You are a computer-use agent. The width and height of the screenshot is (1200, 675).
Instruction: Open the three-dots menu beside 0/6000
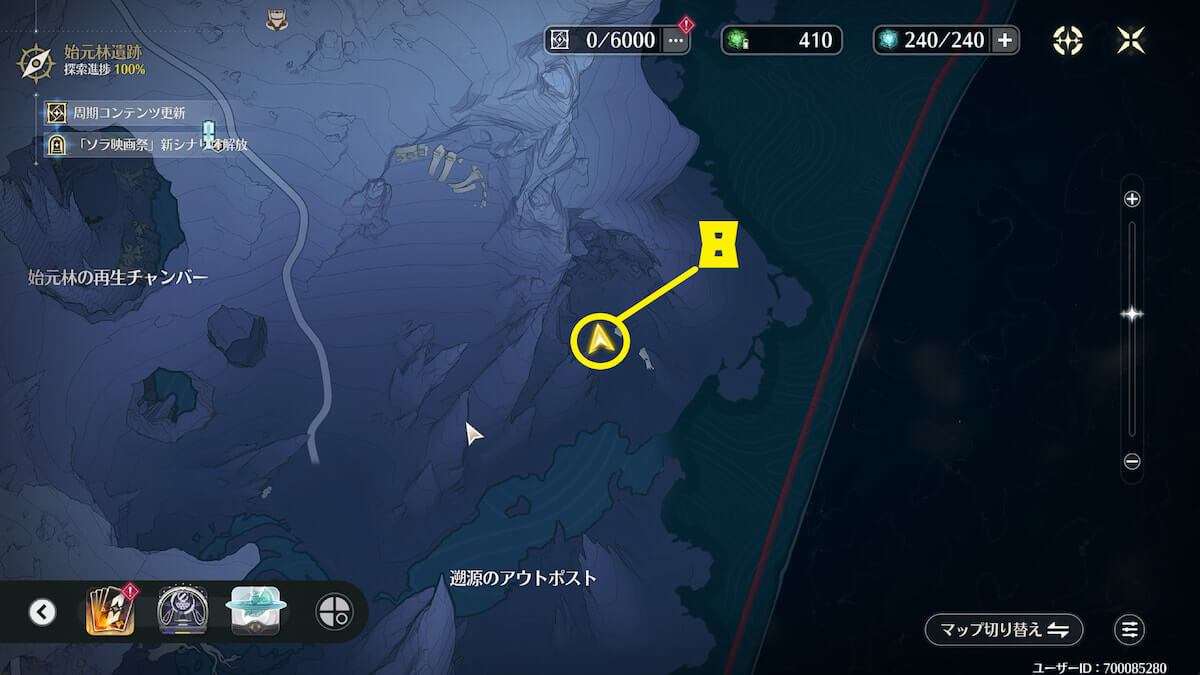click(677, 40)
